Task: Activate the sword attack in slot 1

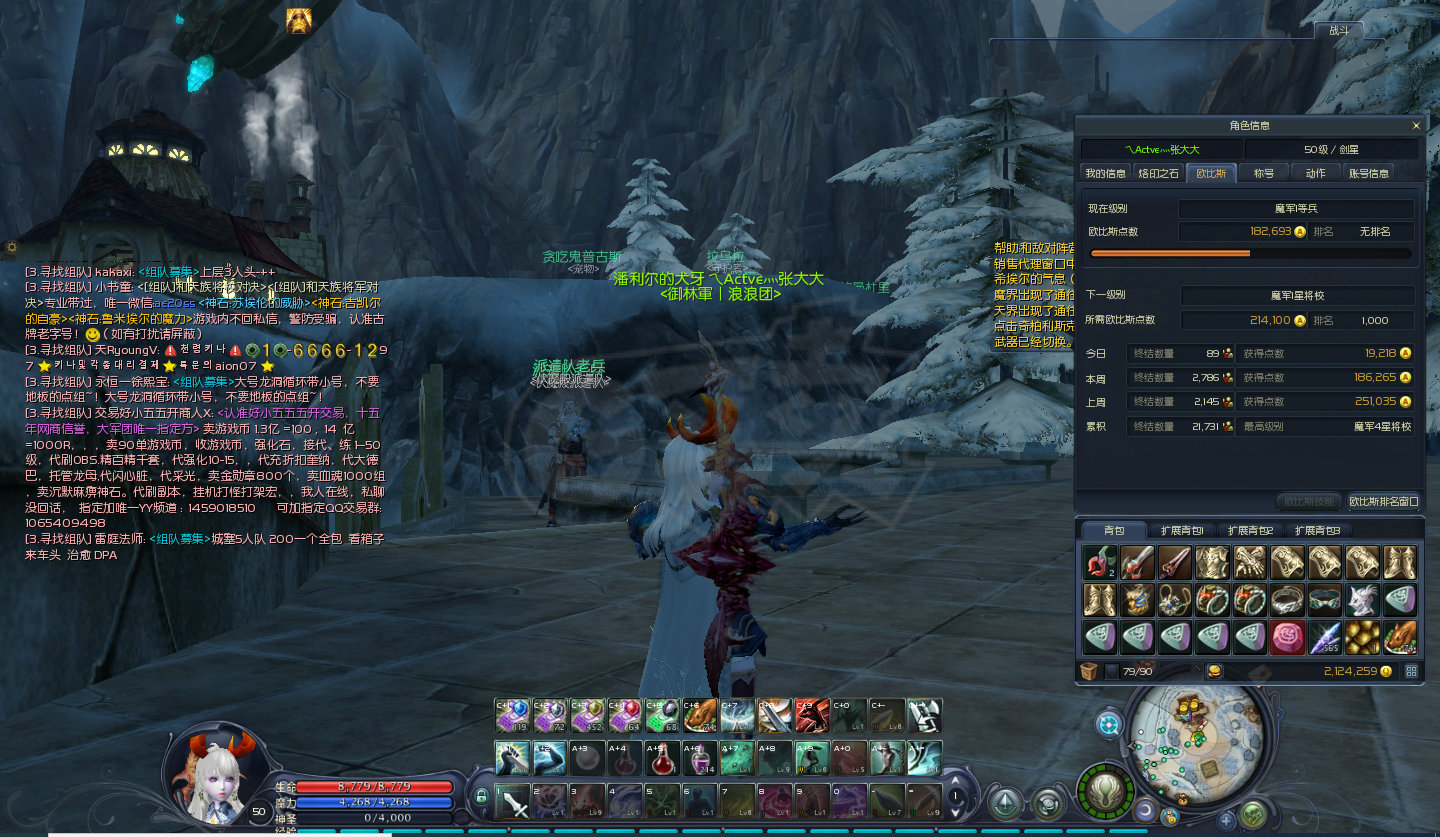Action: tap(514, 802)
